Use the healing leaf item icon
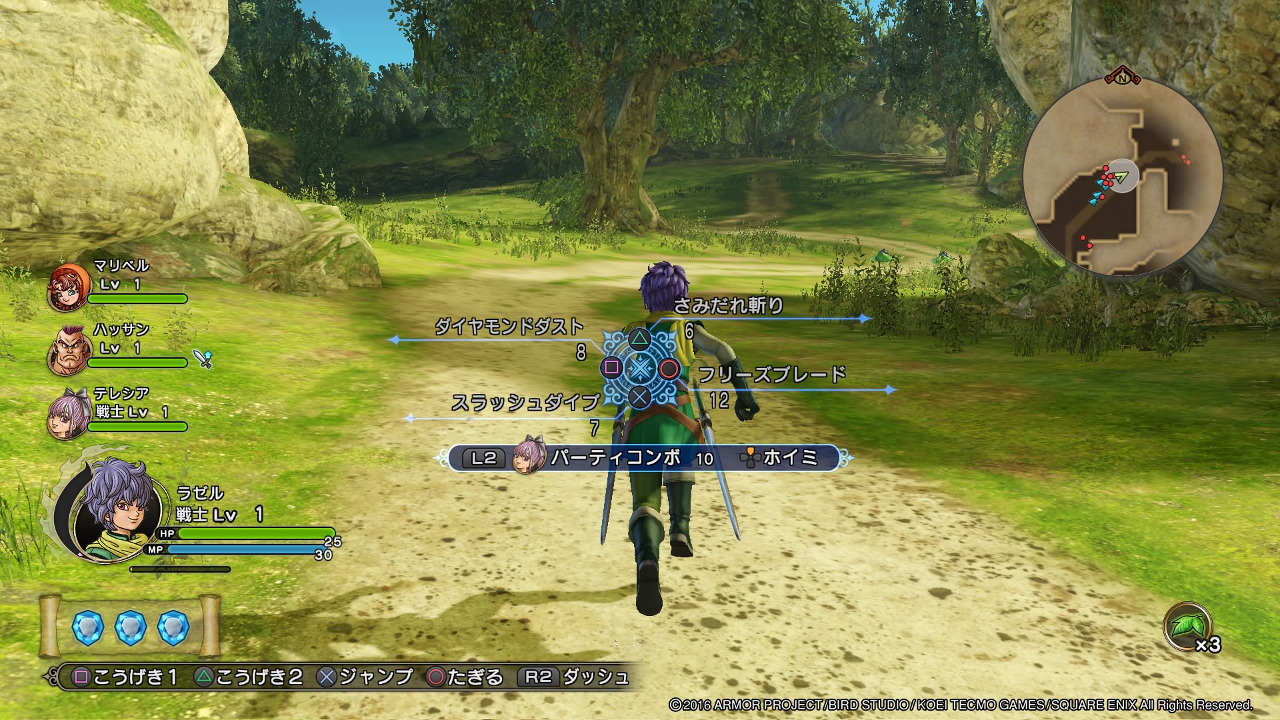Screen dimensions: 1280x720 click(x=1187, y=628)
